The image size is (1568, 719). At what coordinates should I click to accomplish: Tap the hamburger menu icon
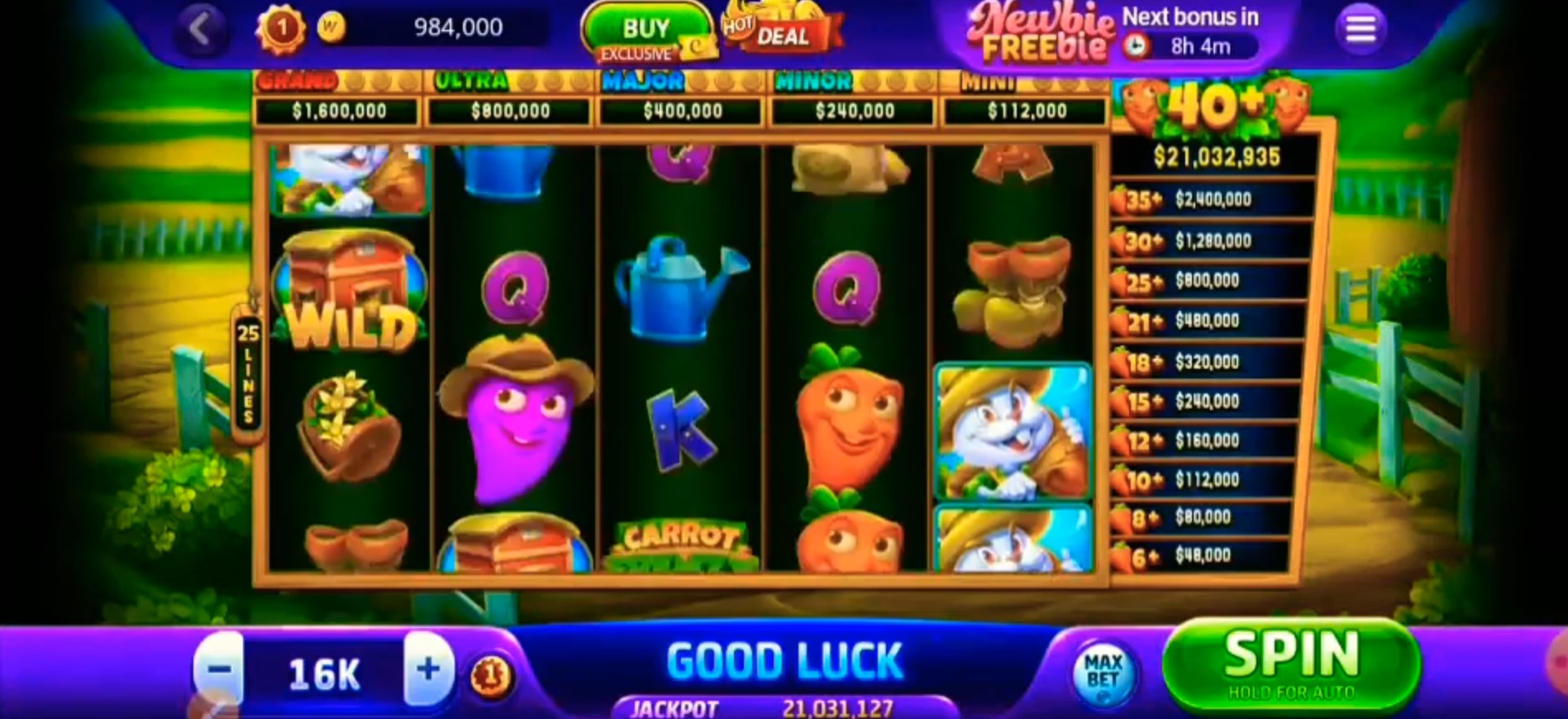pyautogui.click(x=1360, y=27)
